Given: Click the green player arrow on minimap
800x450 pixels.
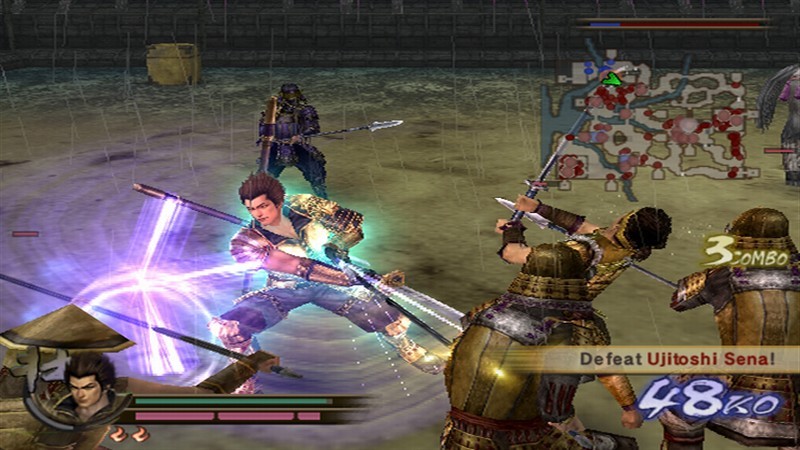Looking at the screenshot, I should coord(613,77).
